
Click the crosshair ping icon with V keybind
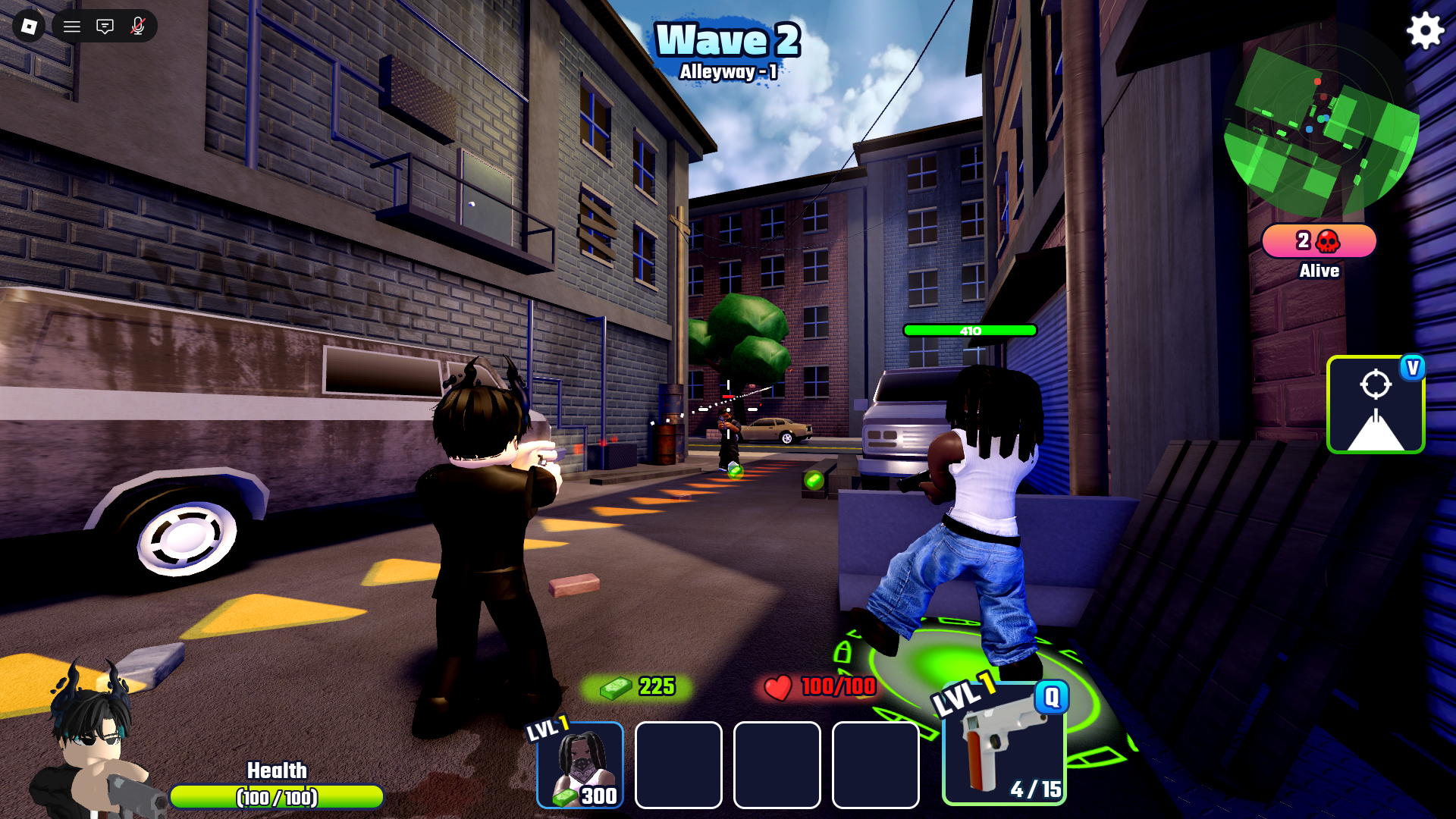tap(1376, 404)
